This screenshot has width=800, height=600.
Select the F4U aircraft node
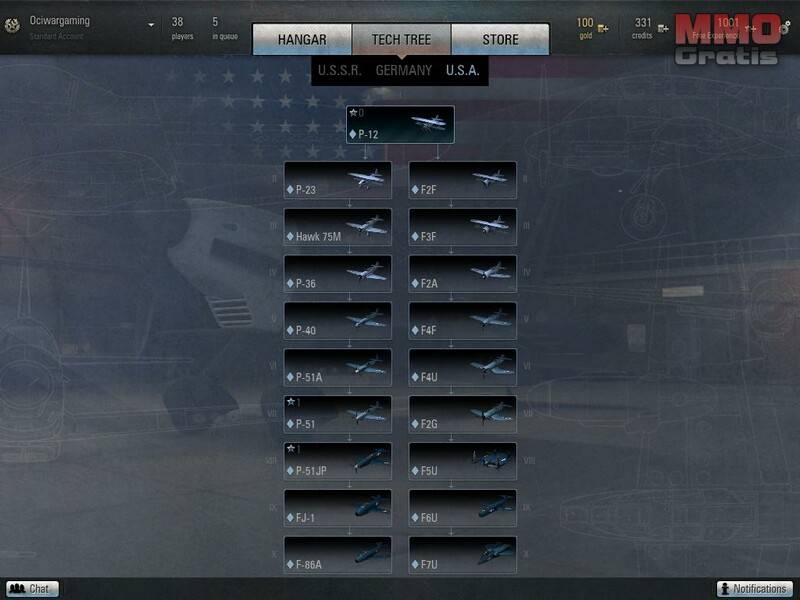tap(463, 369)
